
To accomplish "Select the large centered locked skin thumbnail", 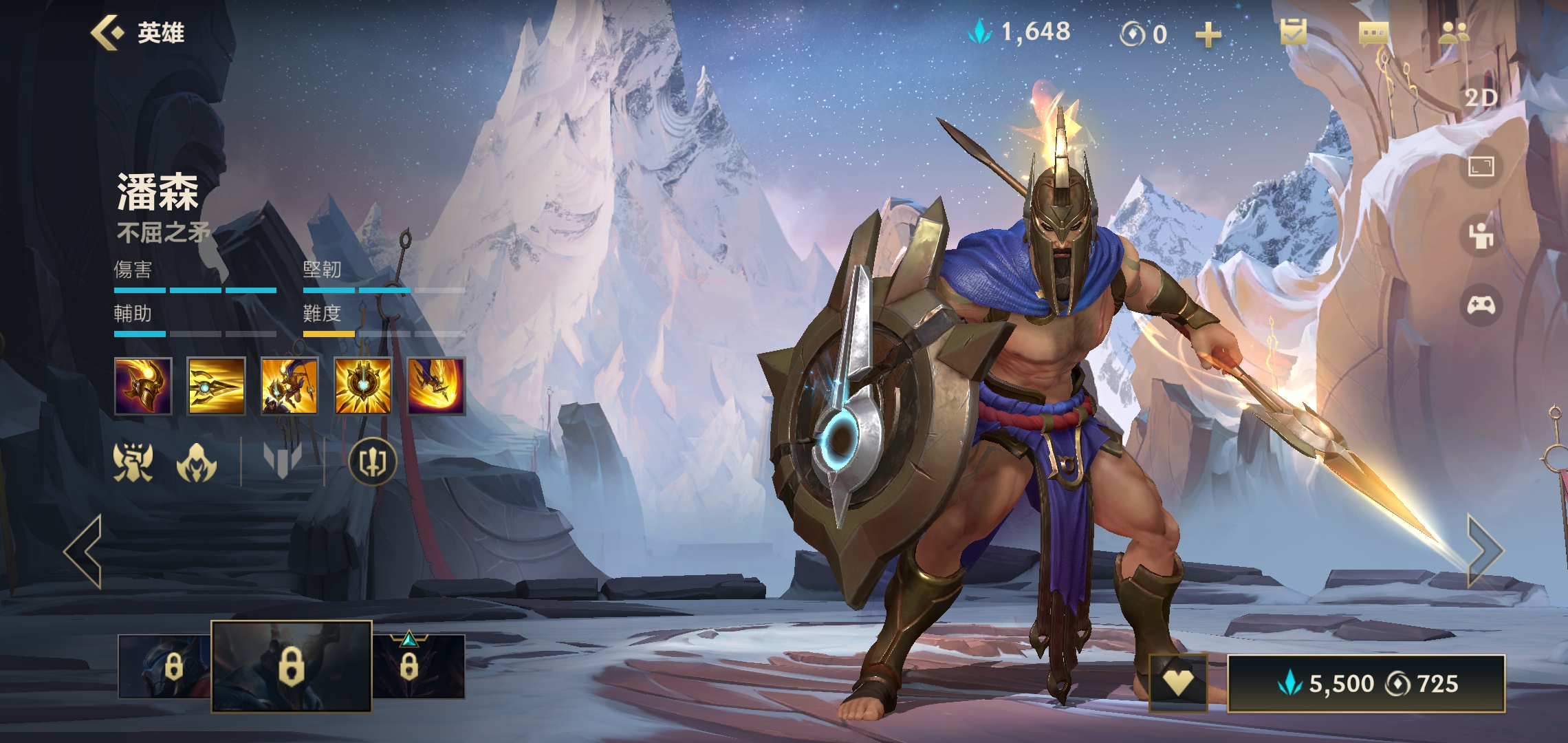I will point(292,666).
